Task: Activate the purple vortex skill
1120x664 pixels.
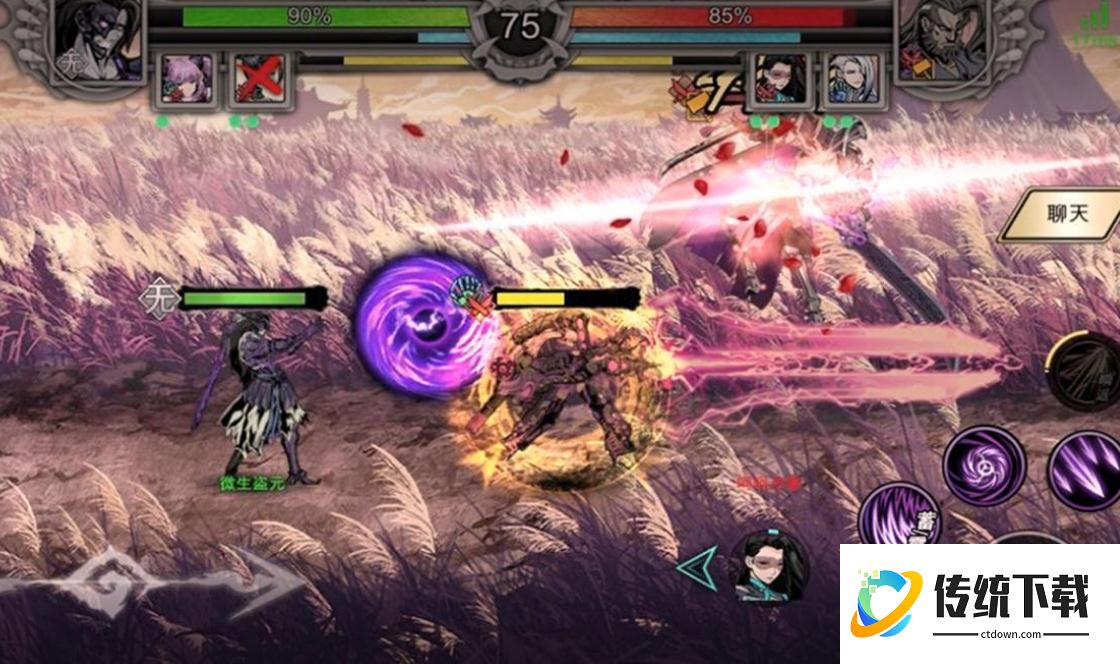Action: tap(985, 464)
